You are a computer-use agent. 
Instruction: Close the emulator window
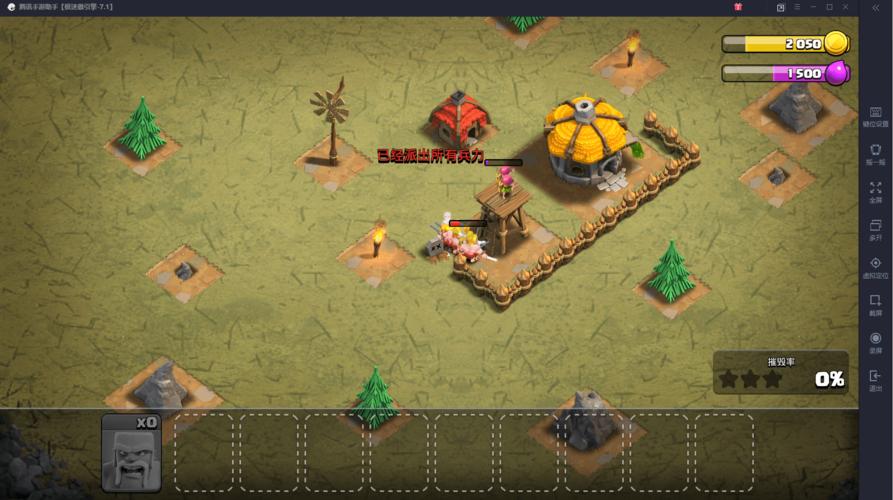(845, 7)
